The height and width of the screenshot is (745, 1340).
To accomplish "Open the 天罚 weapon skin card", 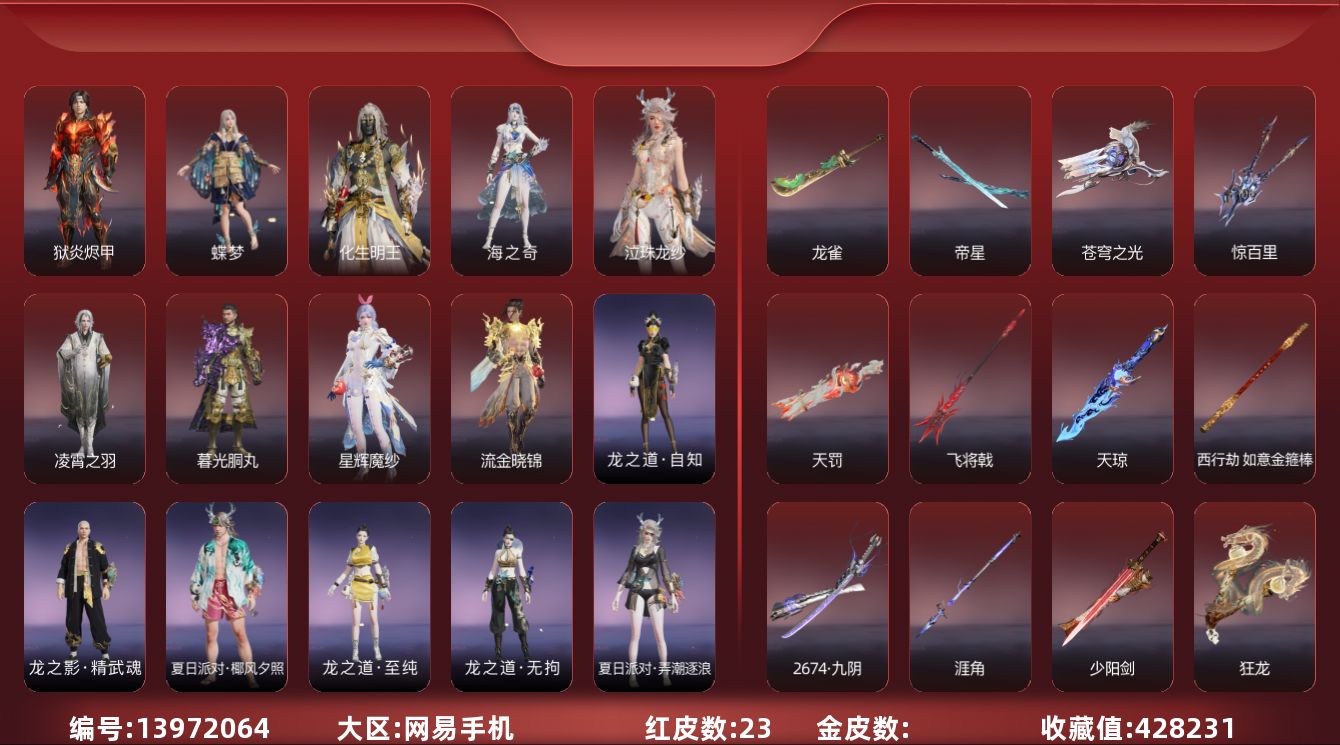I will (x=827, y=388).
